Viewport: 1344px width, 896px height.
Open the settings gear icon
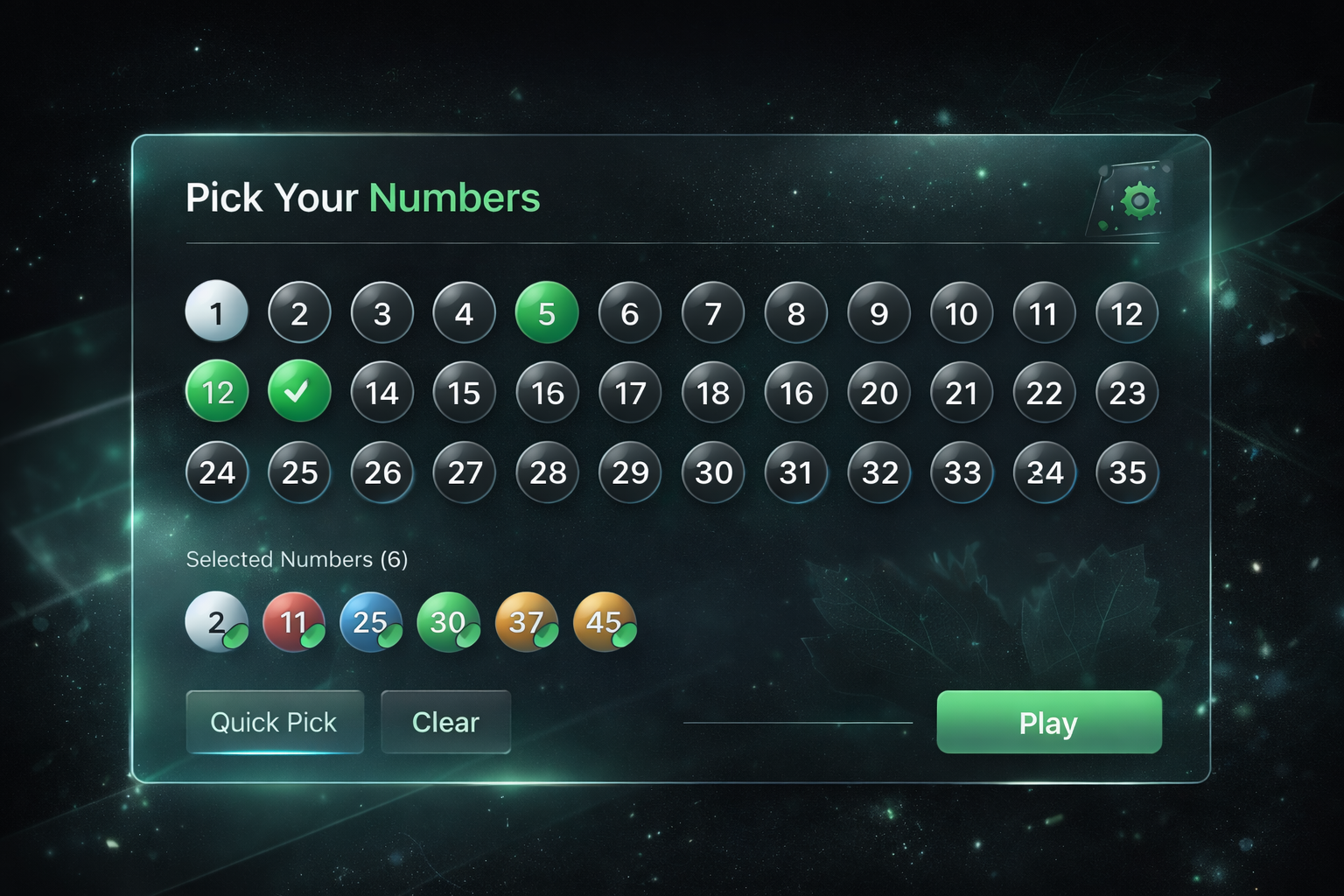tap(1139, 199)
